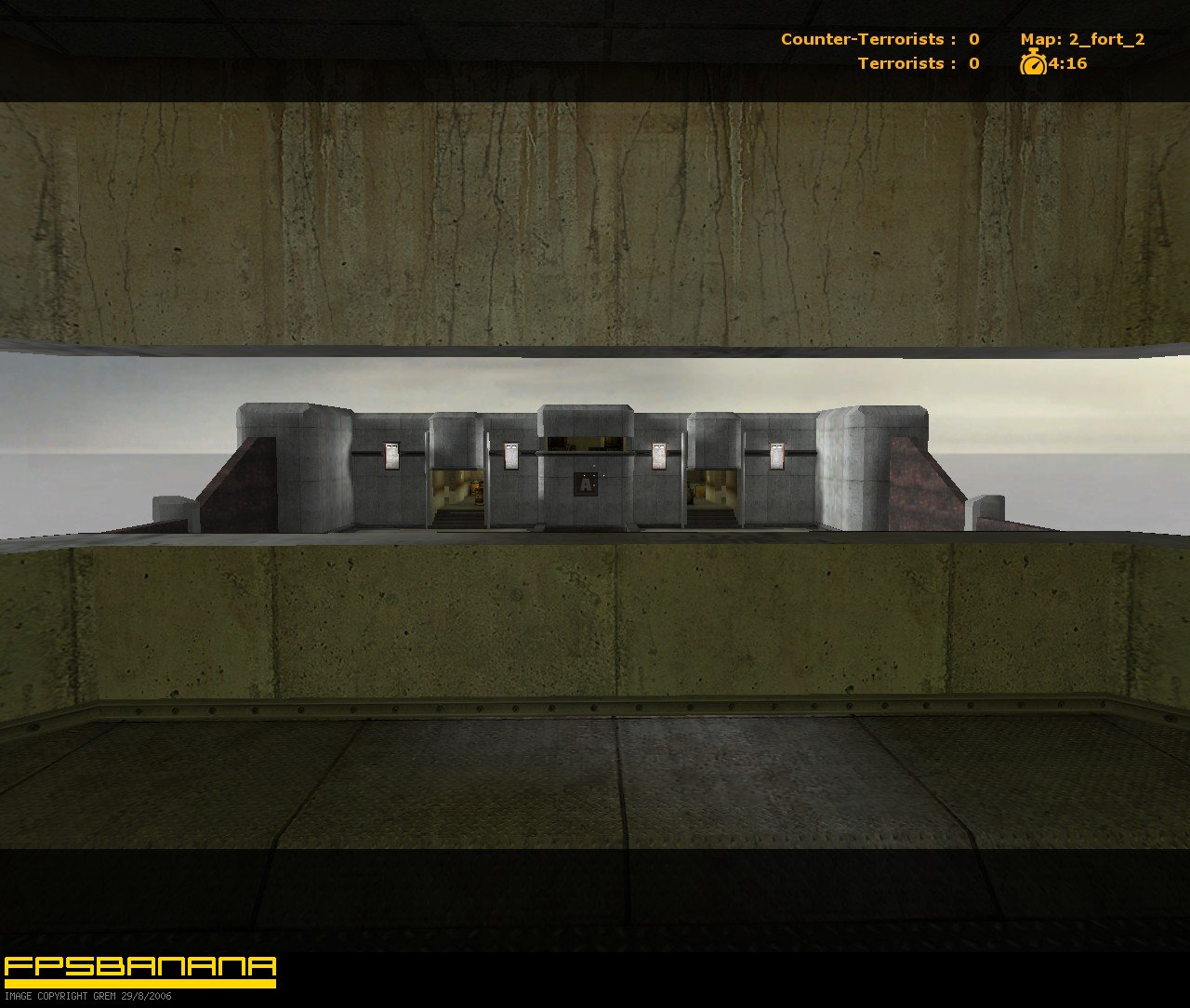This screenshot has height=1008, width=1190.
Task: Click the lit poster left of bombsite A
Action: click(510, 455)
